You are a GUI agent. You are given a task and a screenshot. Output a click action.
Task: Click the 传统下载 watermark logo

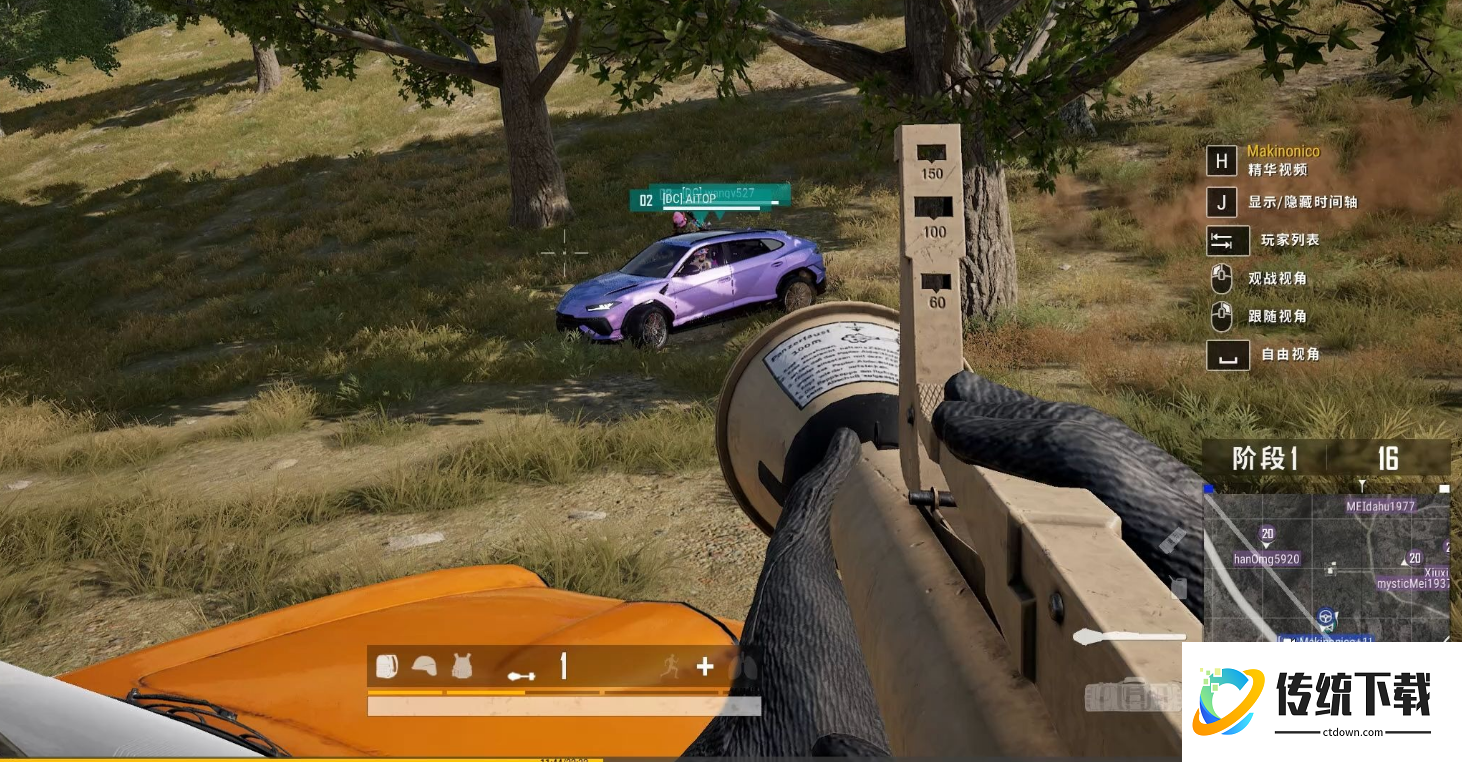[x=1321, y=701]
